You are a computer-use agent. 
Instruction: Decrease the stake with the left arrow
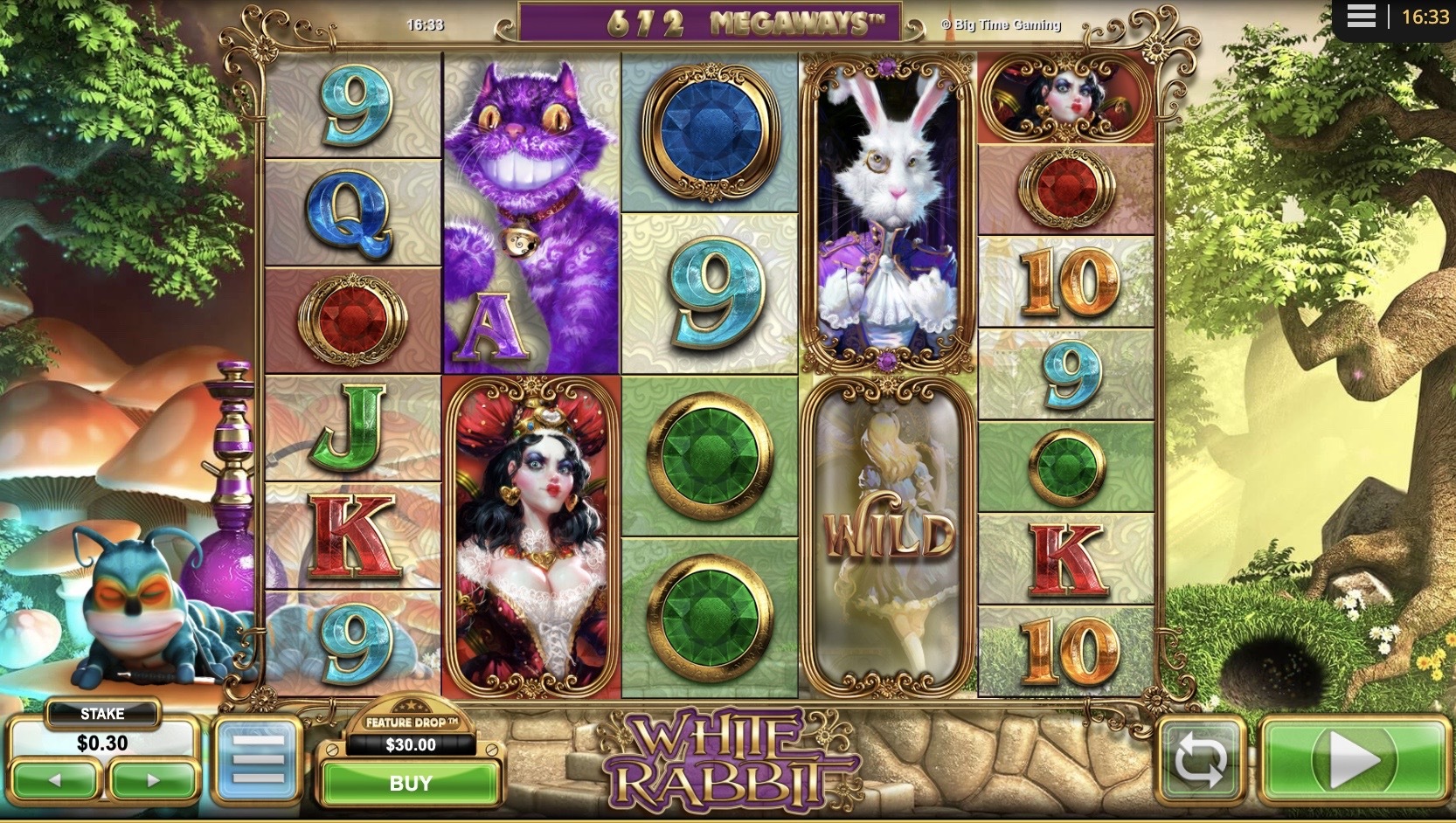click(x=54, y=780)
